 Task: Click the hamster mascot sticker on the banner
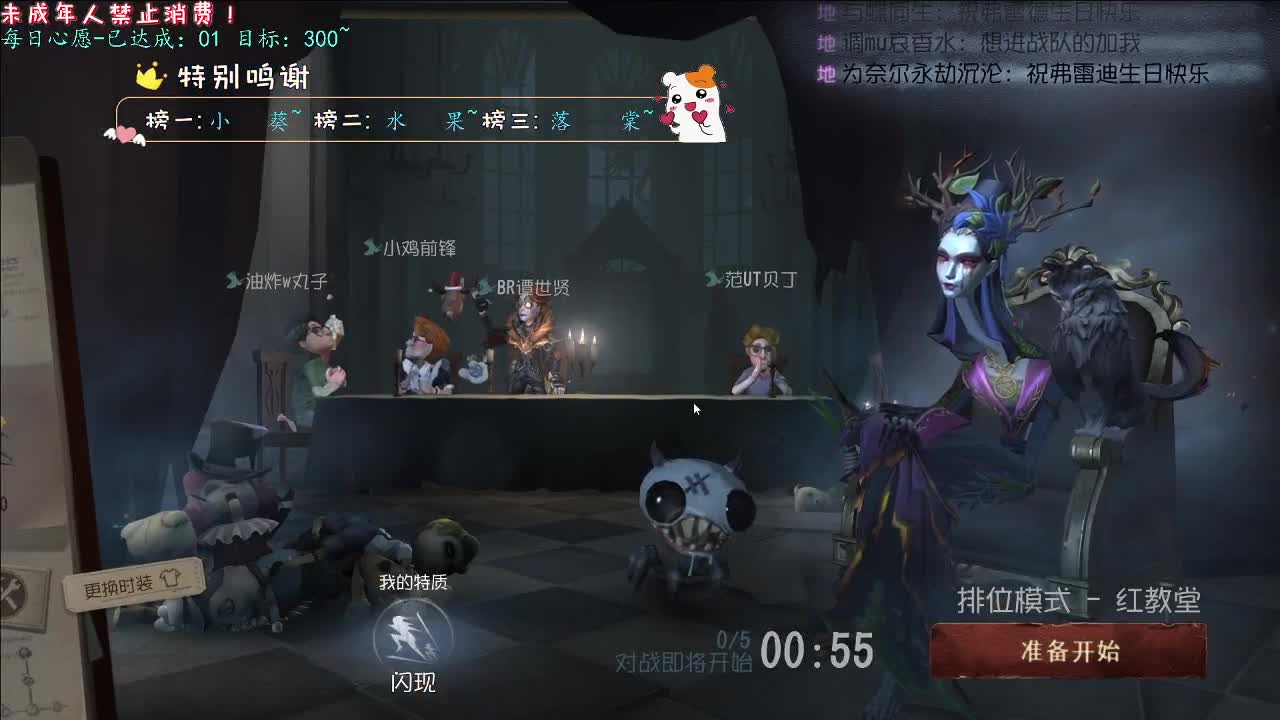click(x=690, y=106)
